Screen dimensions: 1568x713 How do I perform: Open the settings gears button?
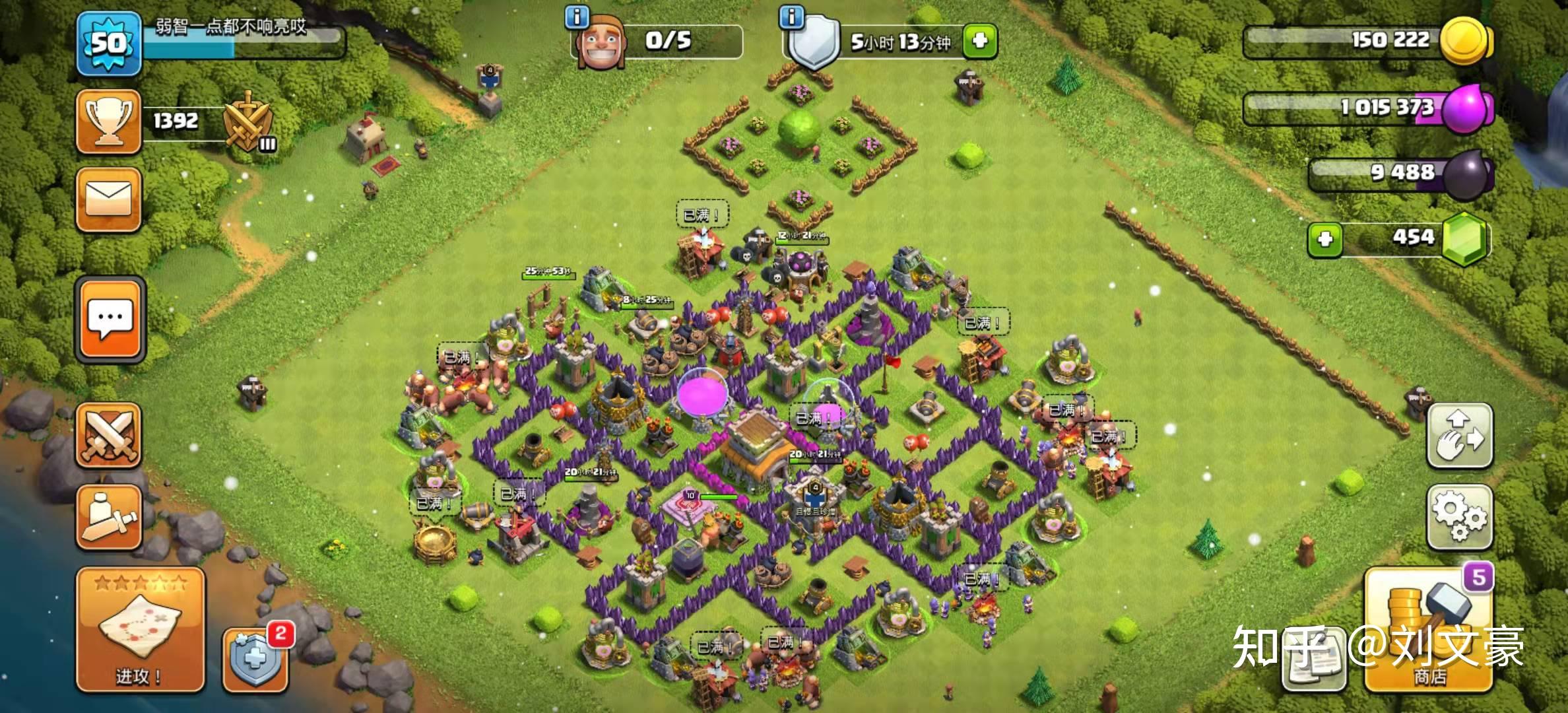[1459, 517]
